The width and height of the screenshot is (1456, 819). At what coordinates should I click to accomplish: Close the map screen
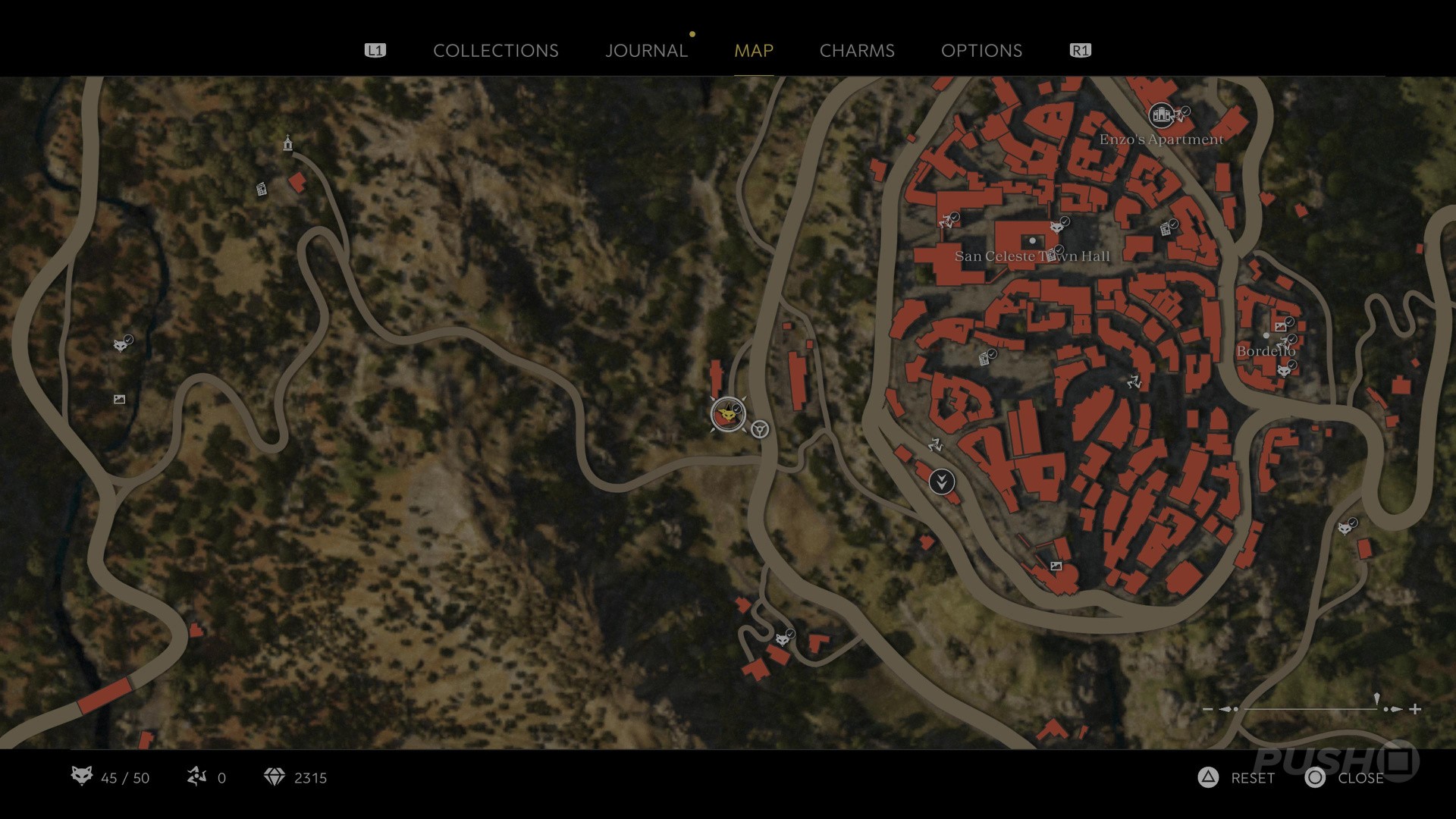(x=1345, y=777)
